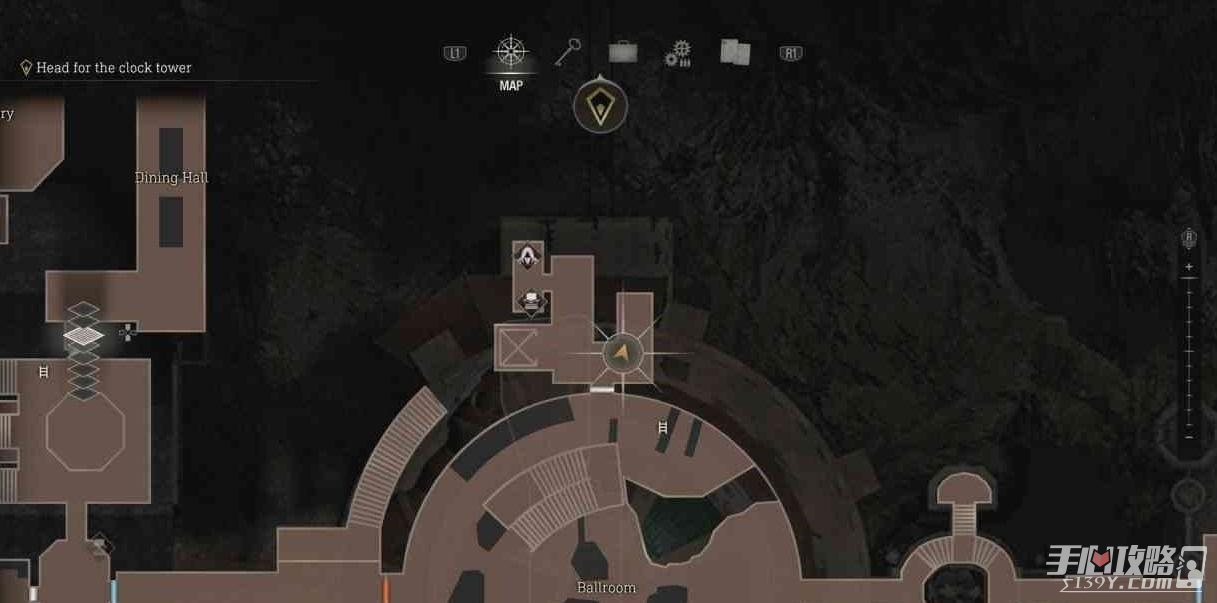Select the Ballroom room label
The image size is (1217, 603).
[606, 588]
